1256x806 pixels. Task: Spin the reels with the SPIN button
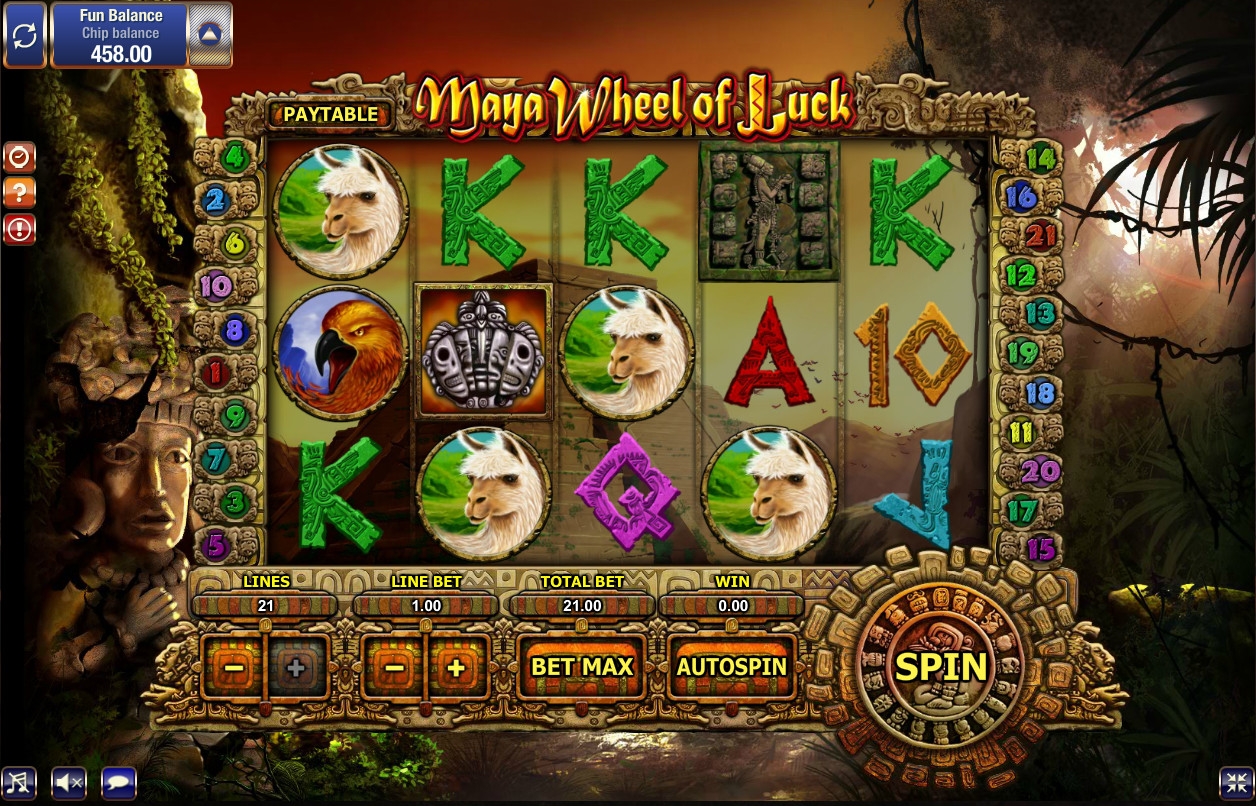[940, 666]
